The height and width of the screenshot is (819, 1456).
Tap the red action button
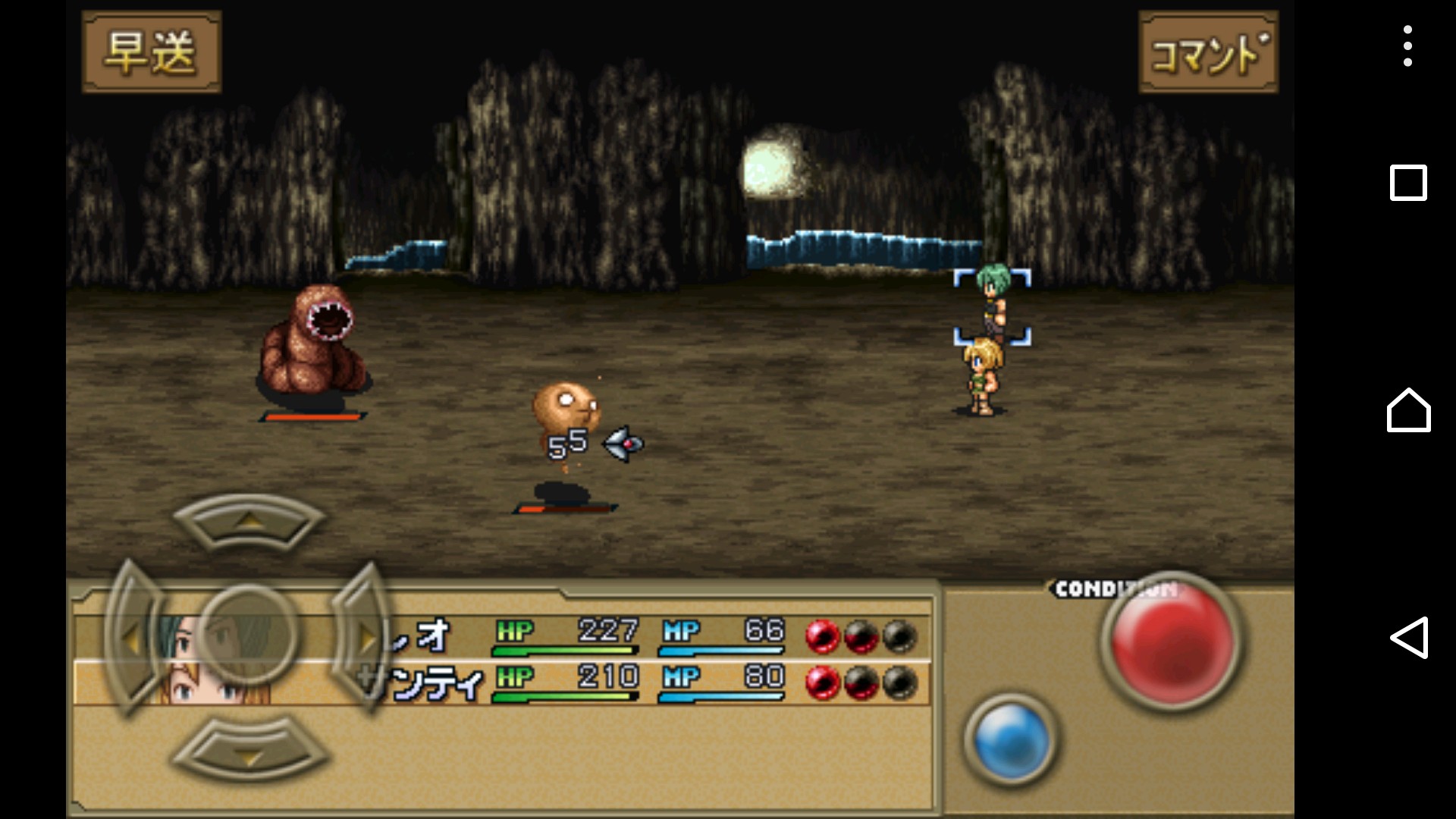(1171, 639)
